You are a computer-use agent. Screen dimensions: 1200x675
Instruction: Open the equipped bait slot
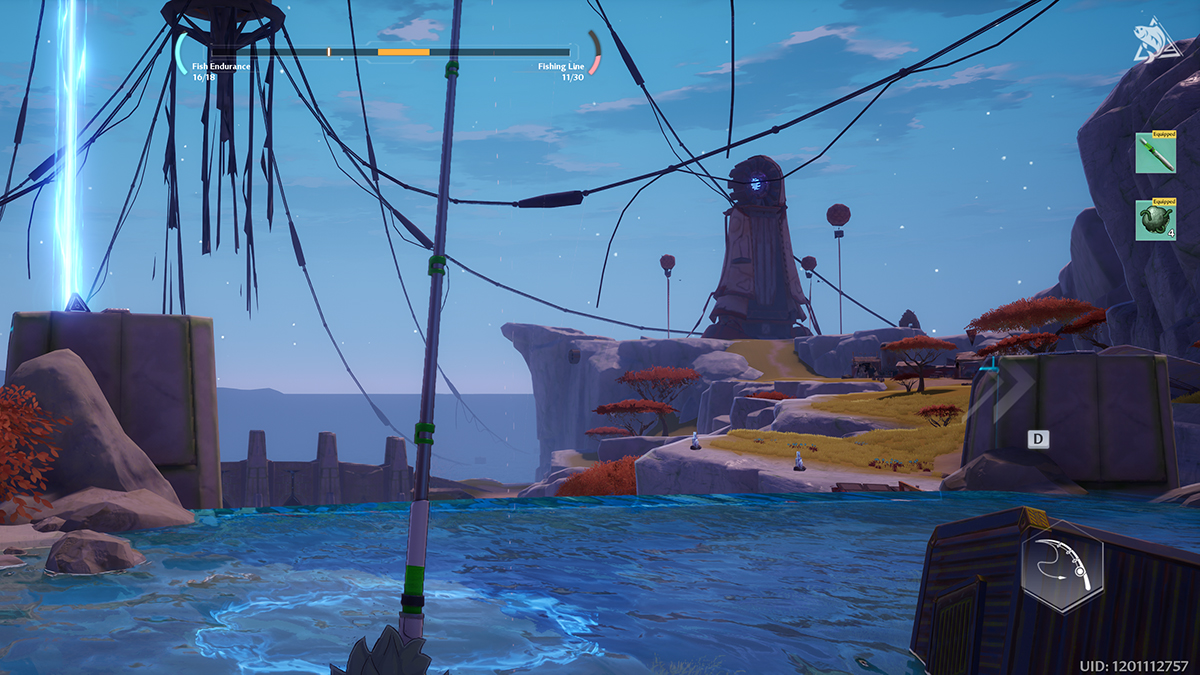[1155, 220]
